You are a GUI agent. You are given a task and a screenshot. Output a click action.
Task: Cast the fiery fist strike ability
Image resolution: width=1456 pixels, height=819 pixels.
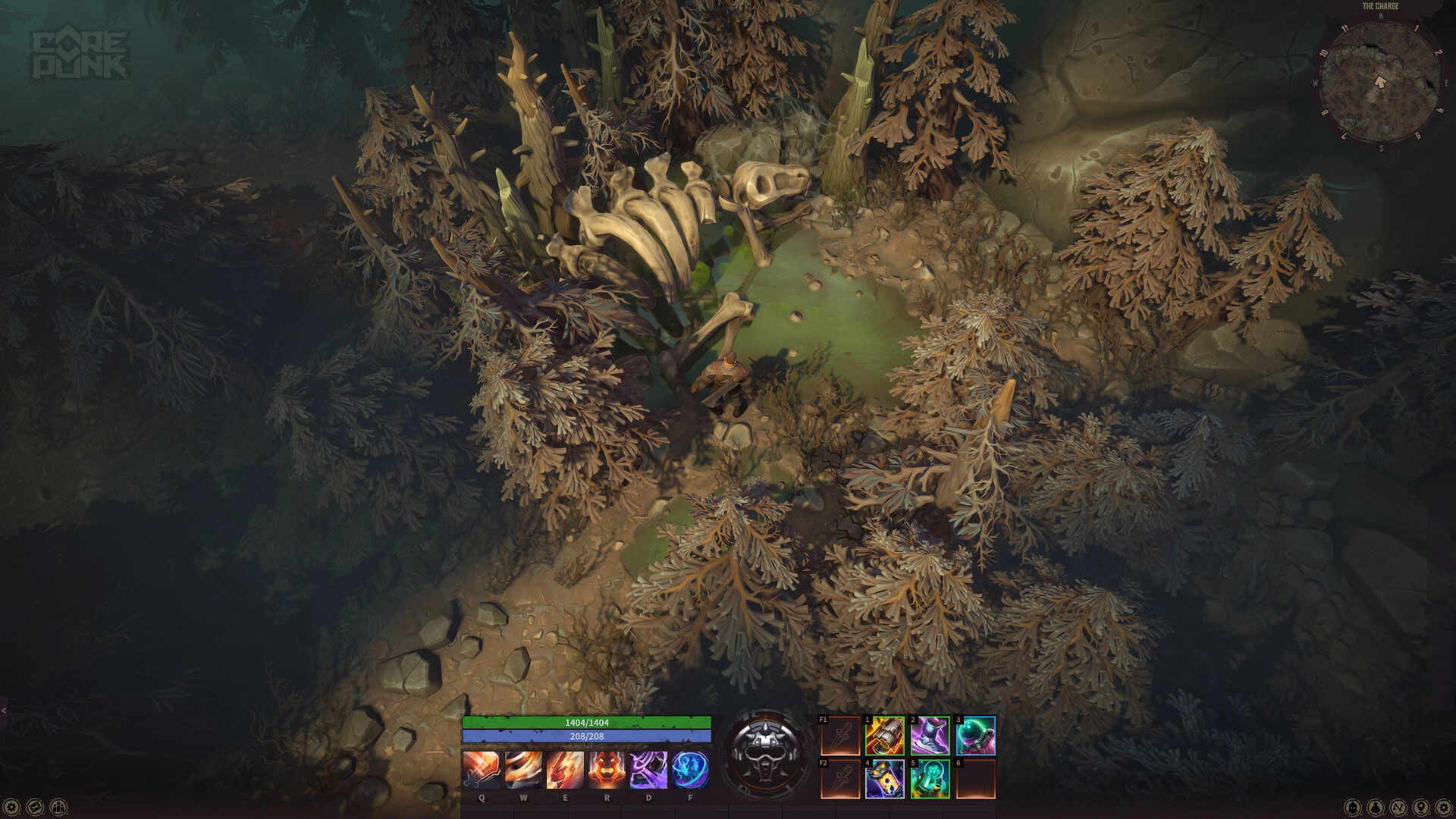pyautogui.click(x=565, y=770)
